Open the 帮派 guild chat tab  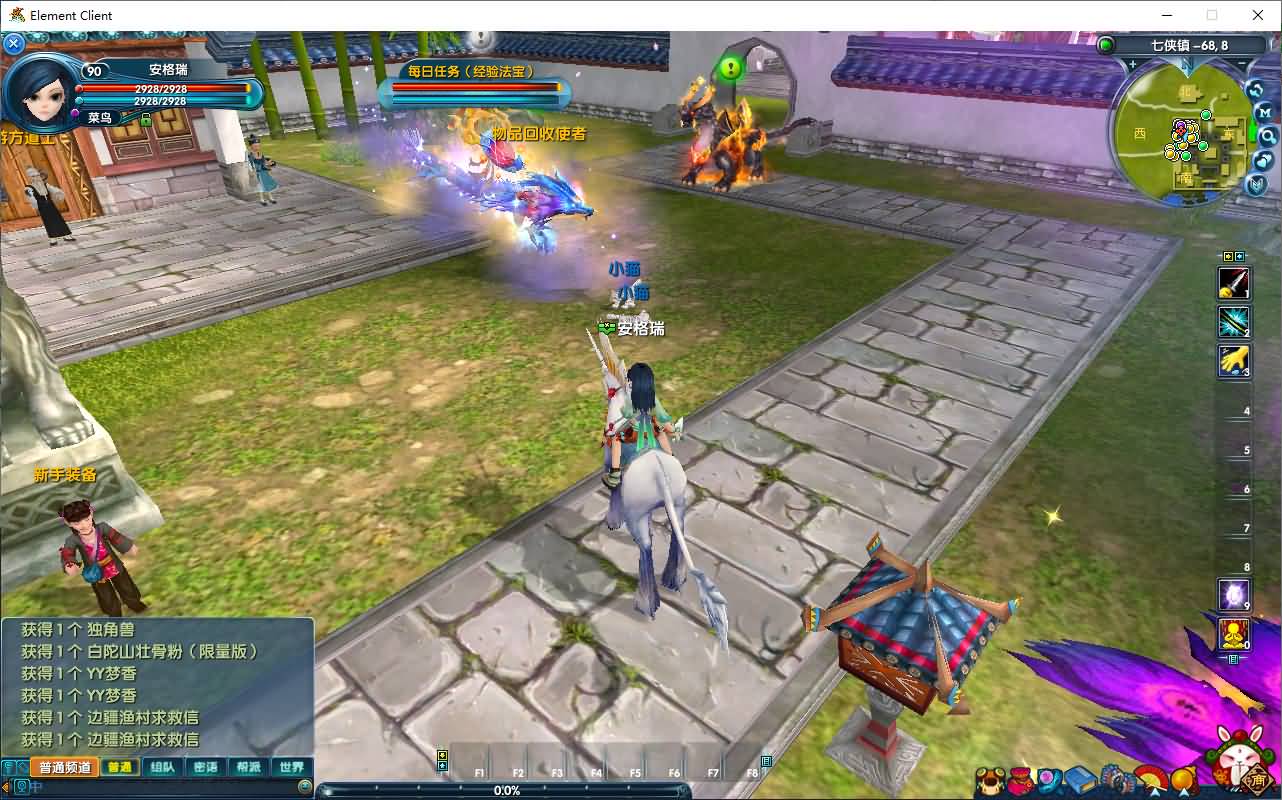(249, 768)
